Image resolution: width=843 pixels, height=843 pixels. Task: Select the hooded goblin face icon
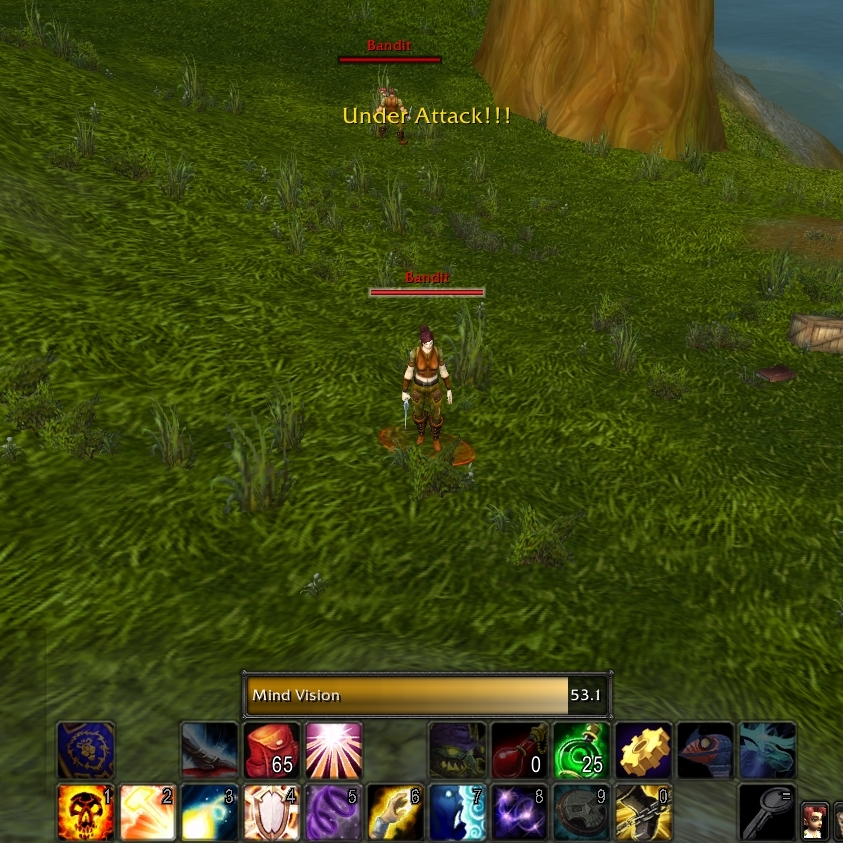(458, 750)
